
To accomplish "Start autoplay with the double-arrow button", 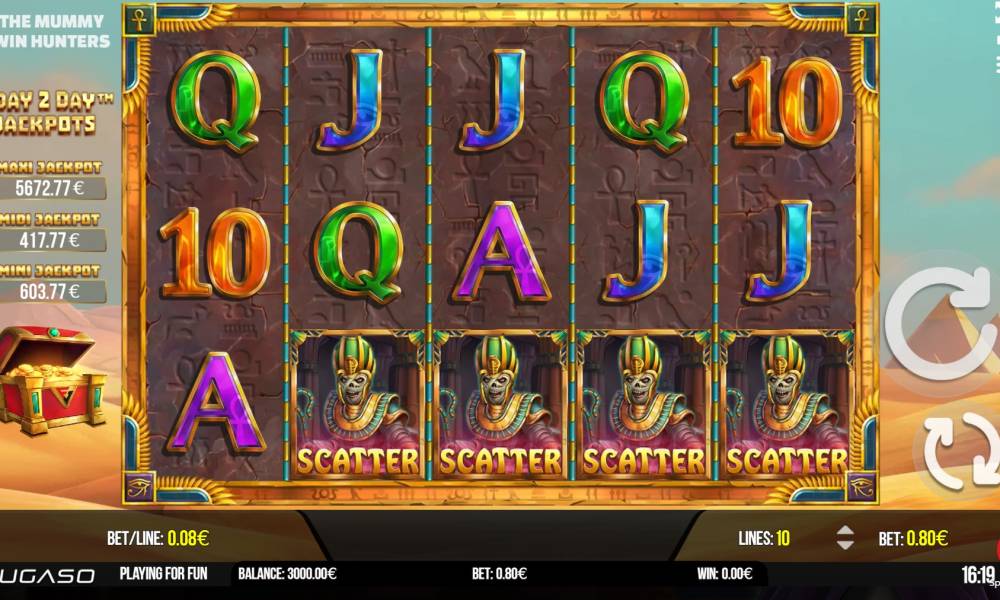I will pyautogui.click(x=959, y=451).
